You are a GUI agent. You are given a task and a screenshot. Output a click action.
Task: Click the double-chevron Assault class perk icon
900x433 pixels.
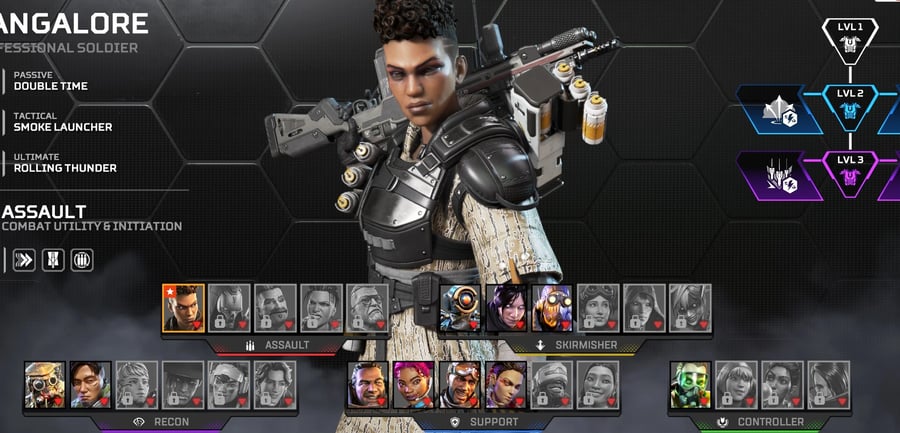23,260
